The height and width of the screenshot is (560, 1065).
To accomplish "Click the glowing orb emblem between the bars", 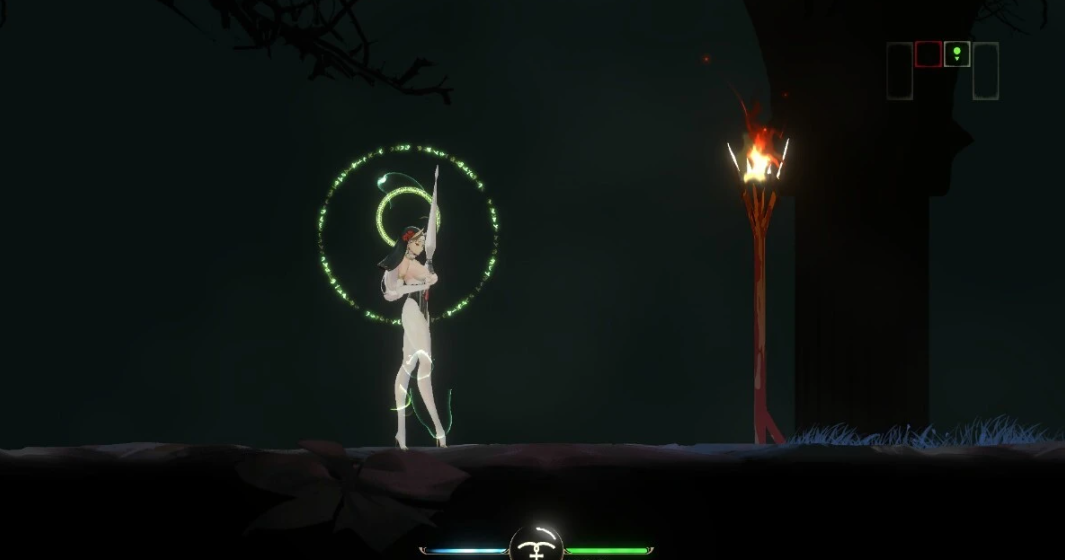I will (x=536, y=543).
